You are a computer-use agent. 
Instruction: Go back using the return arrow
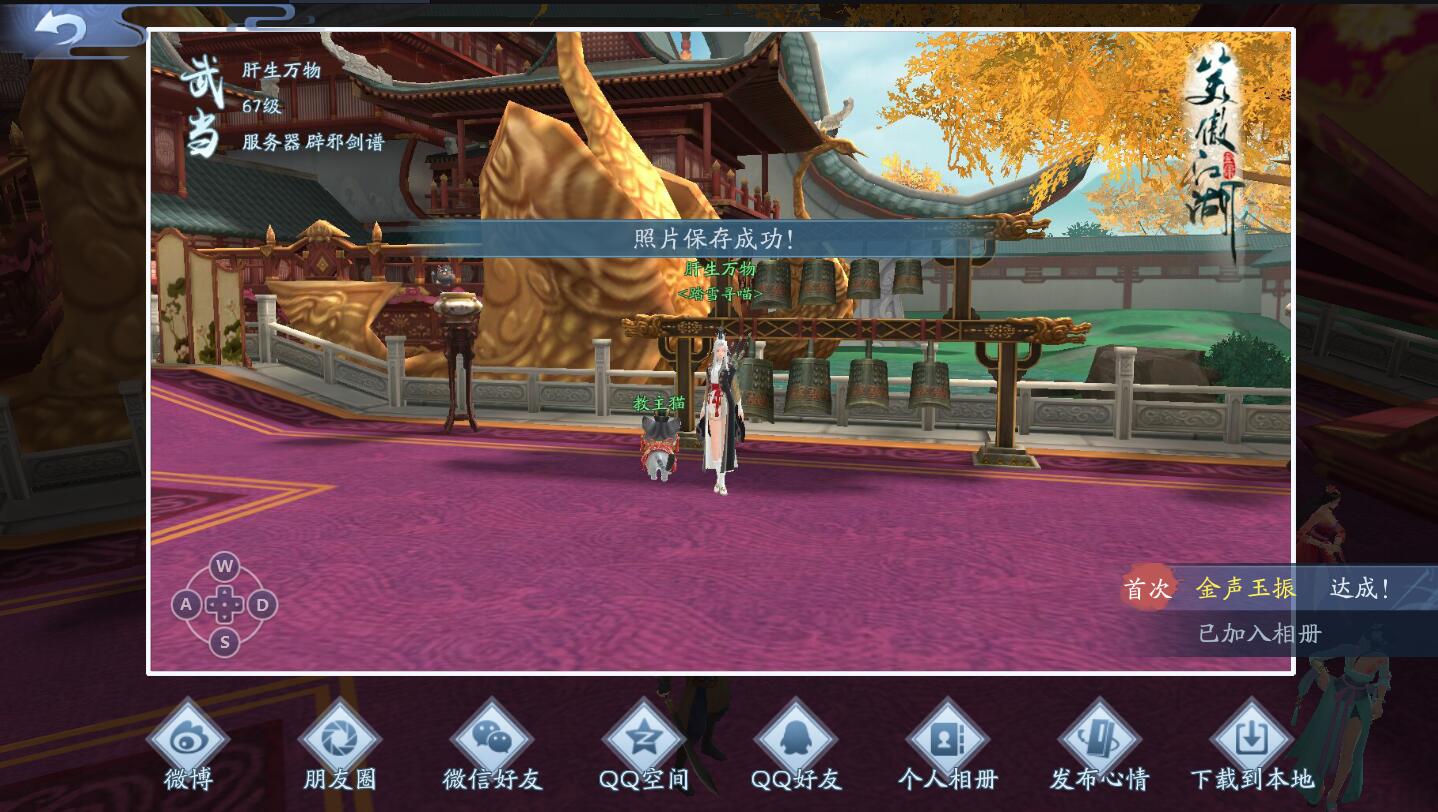[60, 27]
